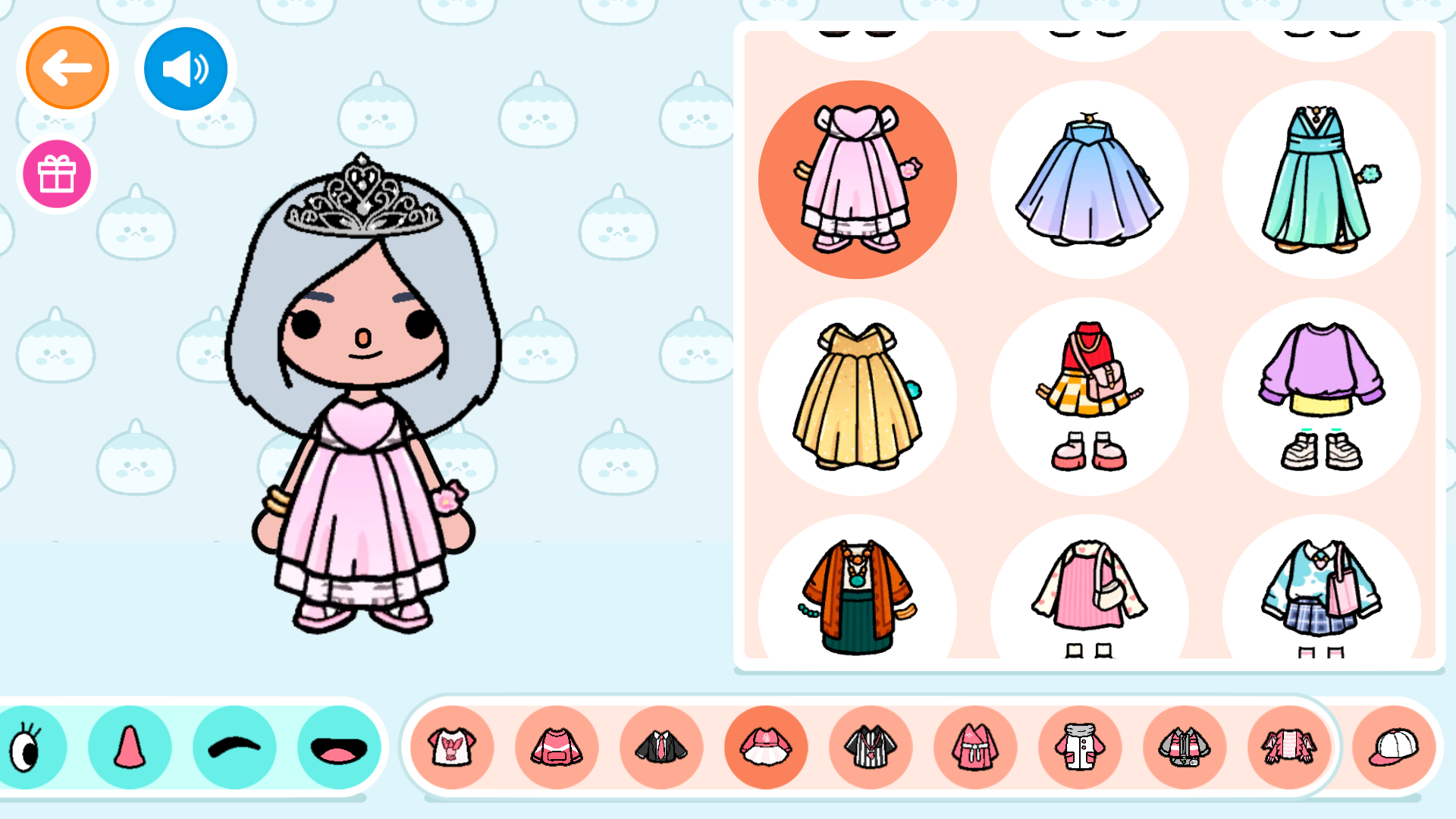Click the orange back arrow button
The height and width of the screenshot is (819, 1456).
coord(67,67)
